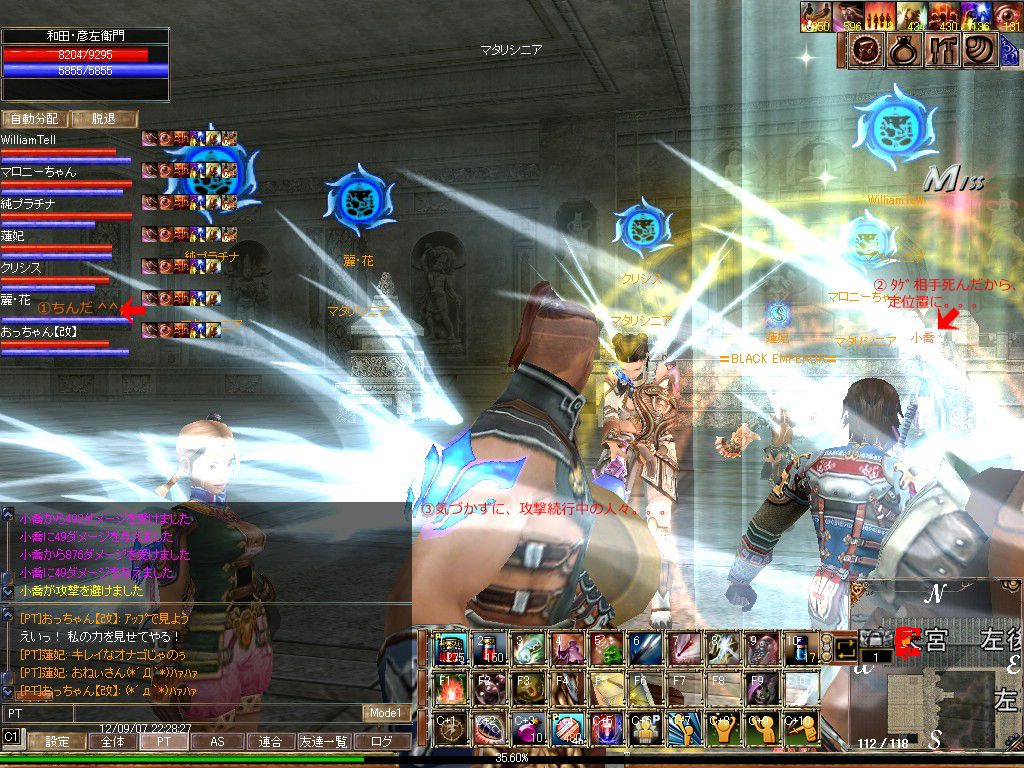Image resolution: width=1024 pixels, height=768 pixels.
Task: Switch to the AS chat tab
Action: click(x=217, y=742)
